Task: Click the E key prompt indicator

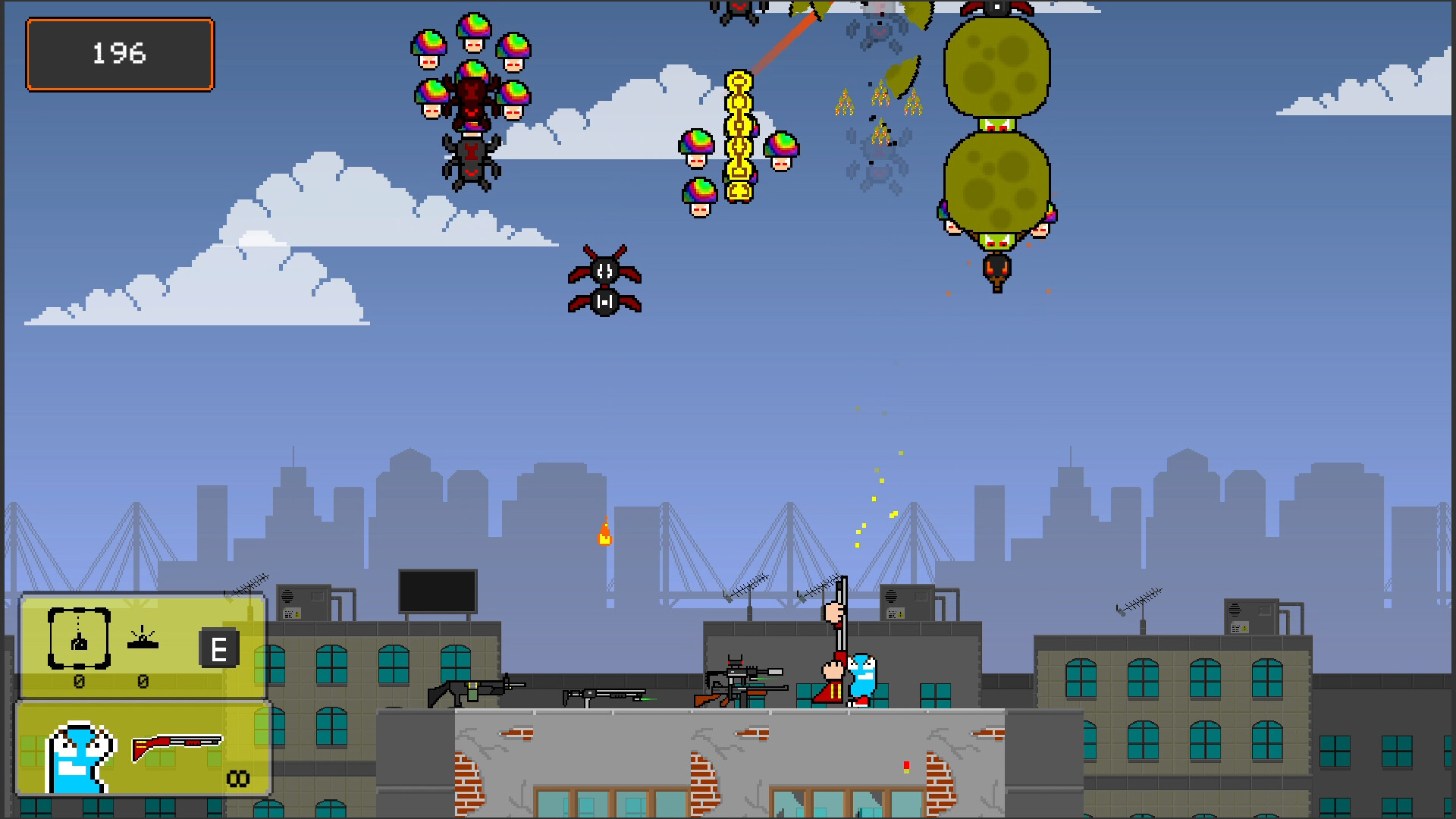Action: pos(221,648)
